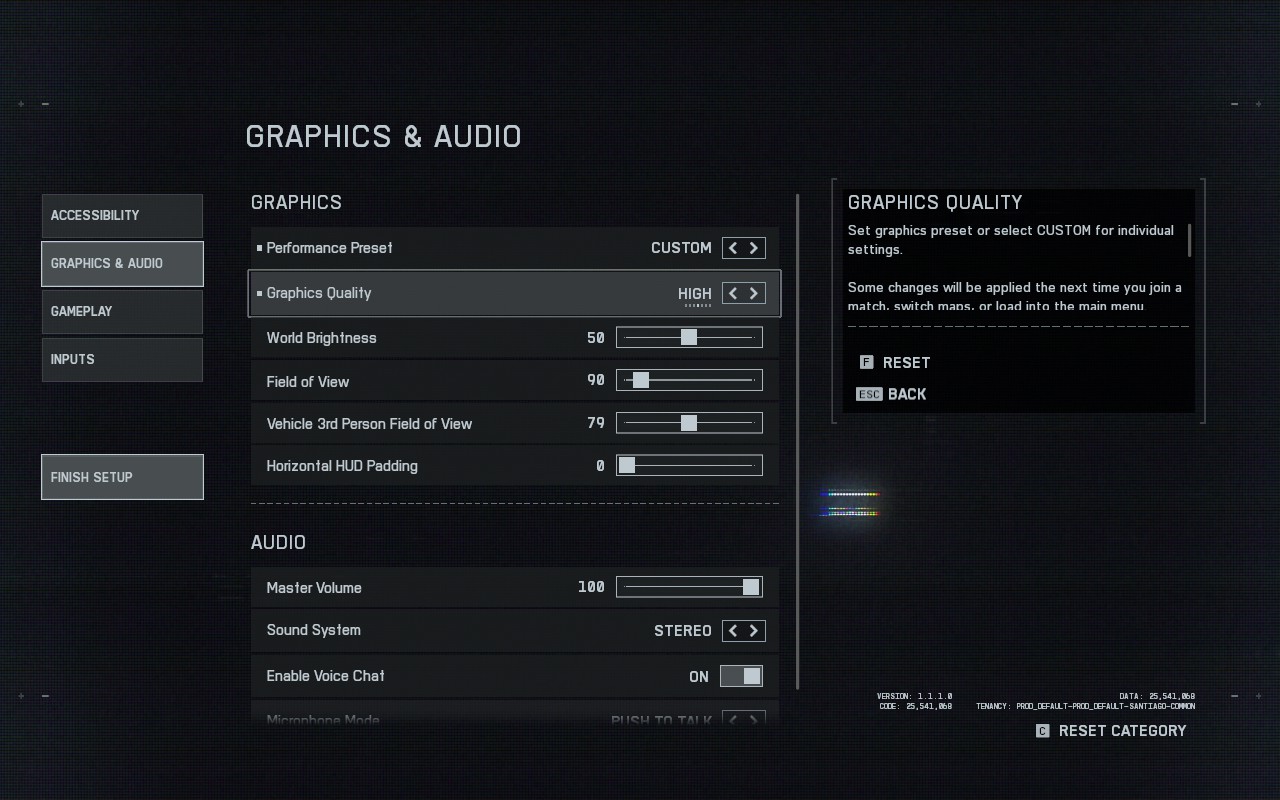Switch Sound System to the previous option
Viewport: 1280px width, 800px height.
[733, 631]
